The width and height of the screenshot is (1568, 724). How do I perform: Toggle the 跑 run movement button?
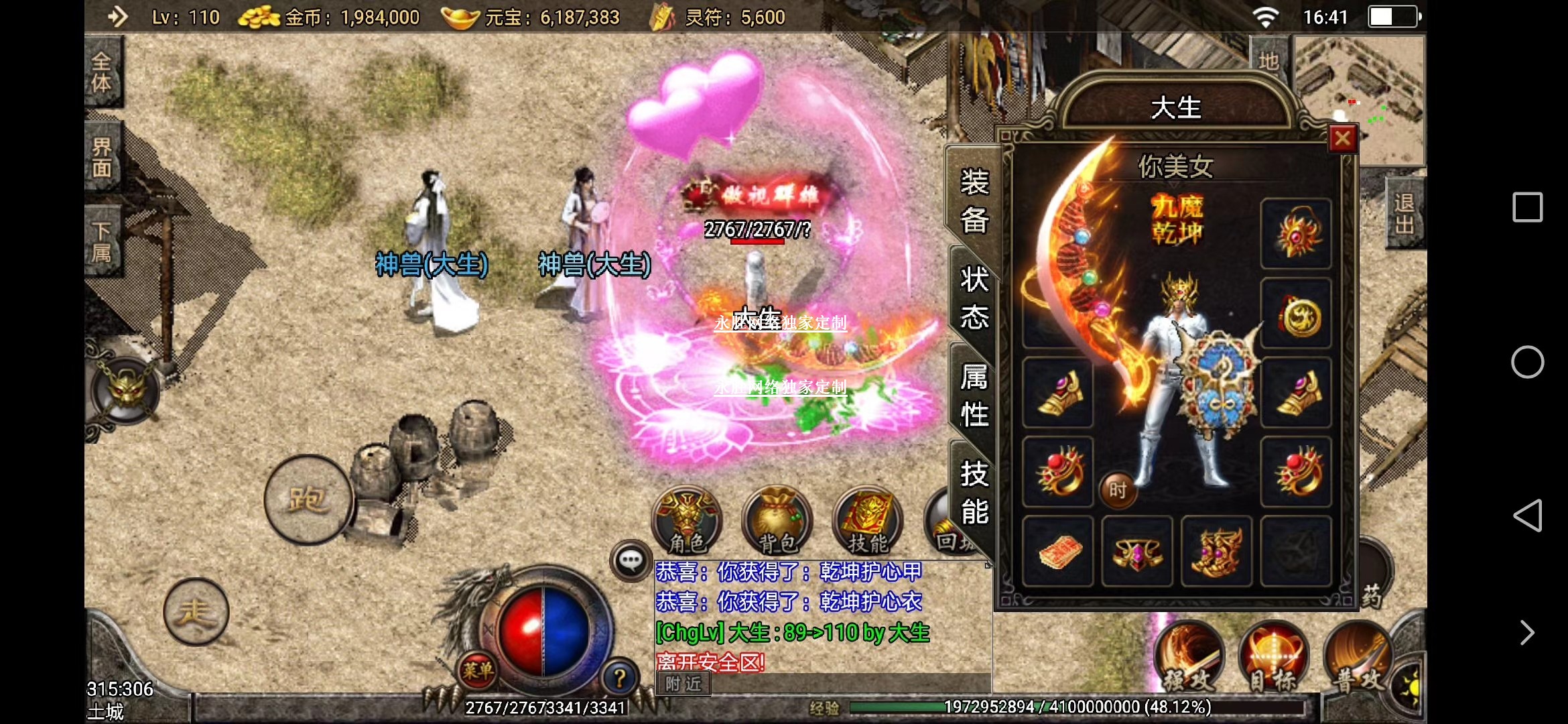click(x=308, y=499)
